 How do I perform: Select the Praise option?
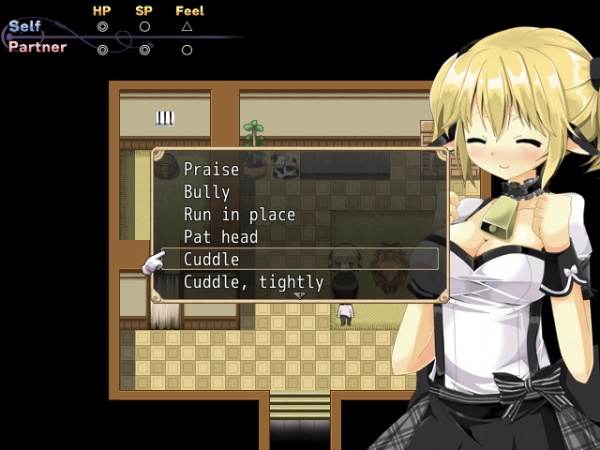[x=211, y=170]
